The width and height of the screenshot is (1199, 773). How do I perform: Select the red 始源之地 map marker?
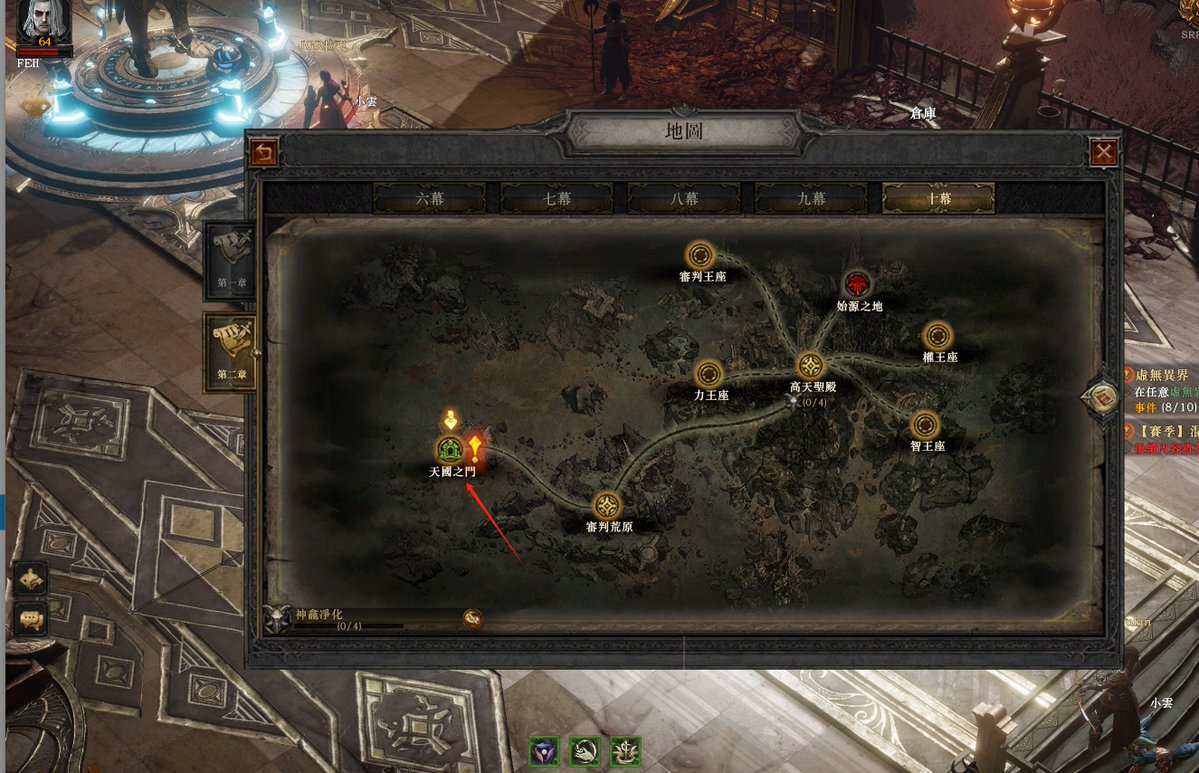(x=857, y=284)
